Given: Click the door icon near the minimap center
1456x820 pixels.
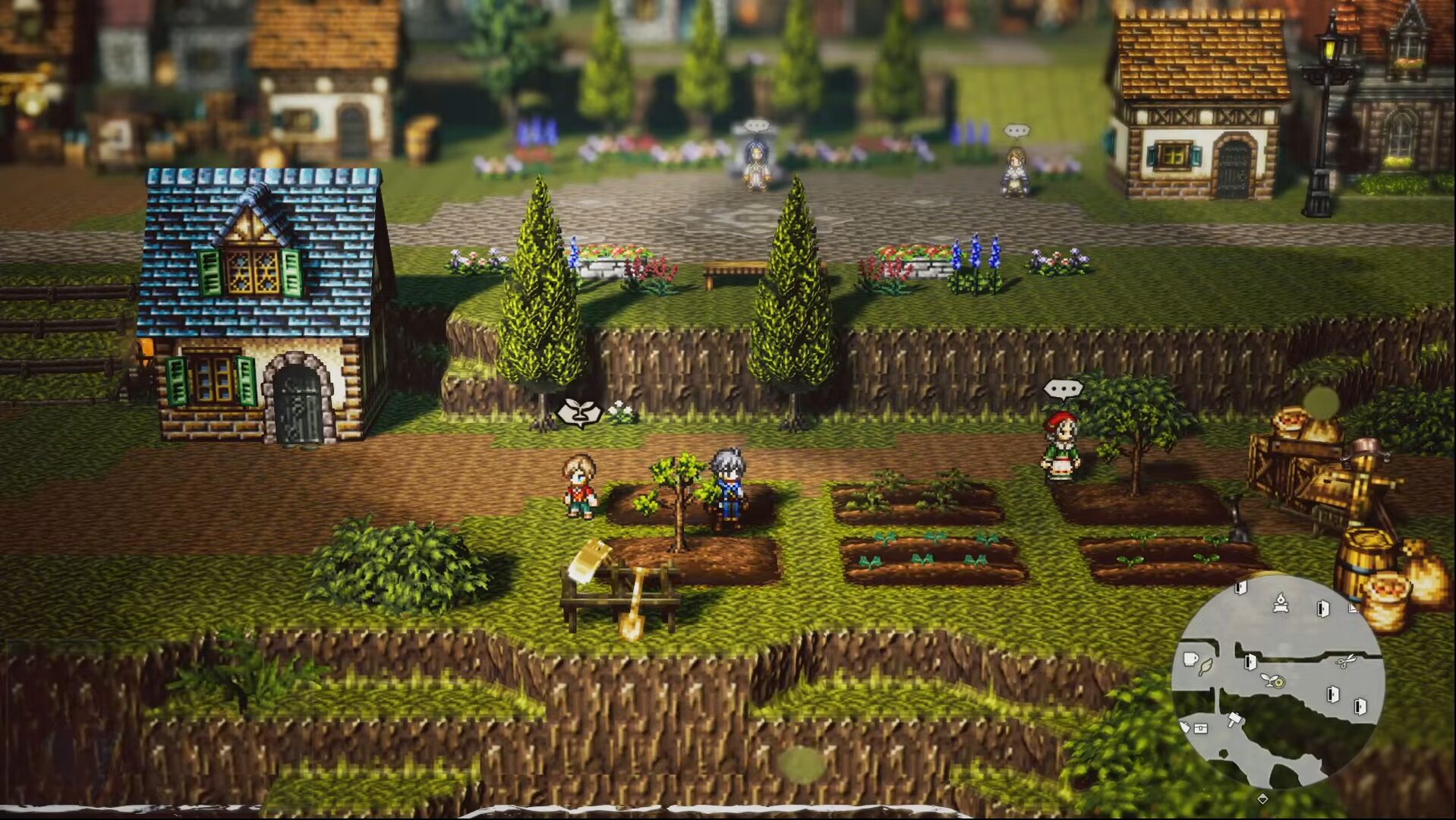Looking at the screenshot, I should pos(1250,663).
